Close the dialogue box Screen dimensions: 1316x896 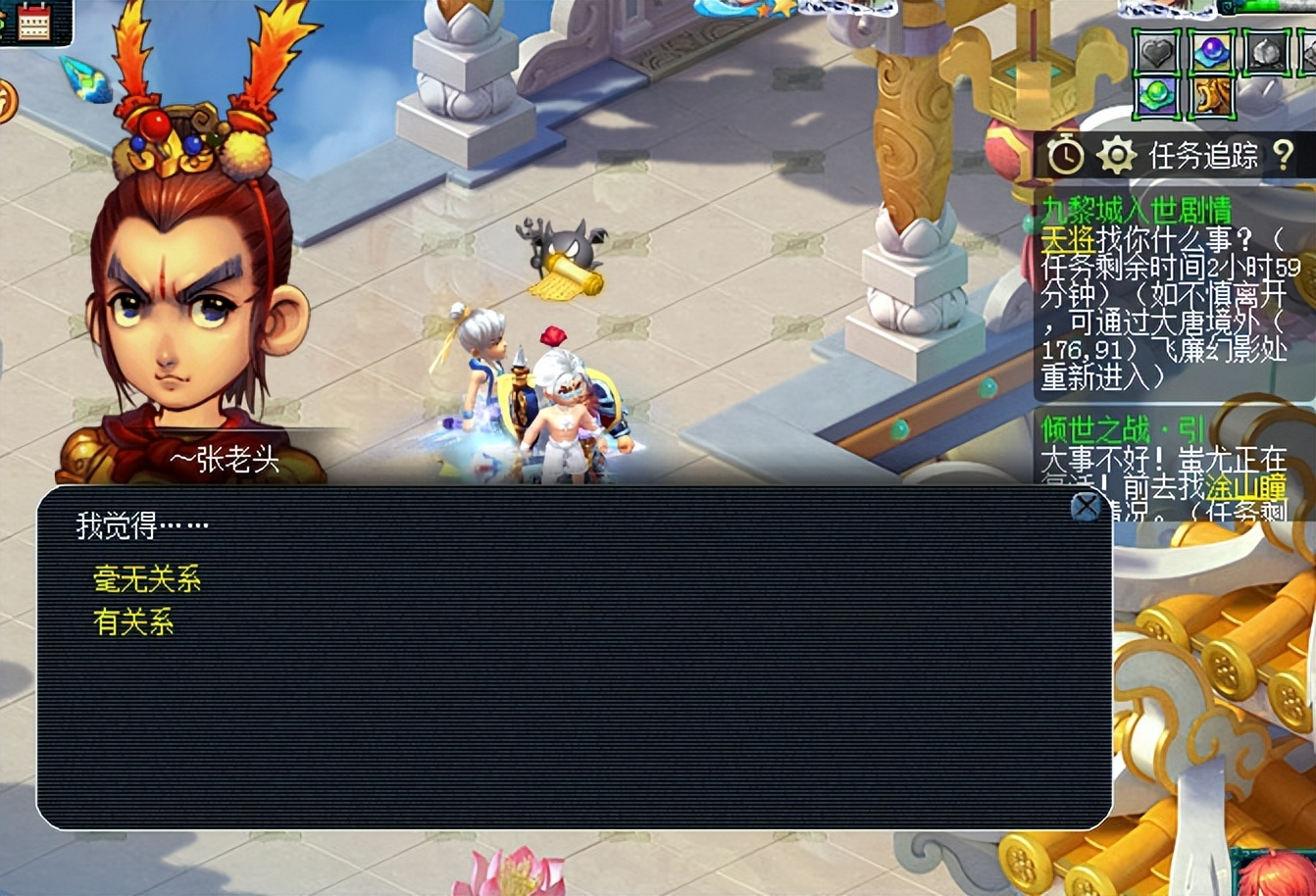(x=1086, y=507)
